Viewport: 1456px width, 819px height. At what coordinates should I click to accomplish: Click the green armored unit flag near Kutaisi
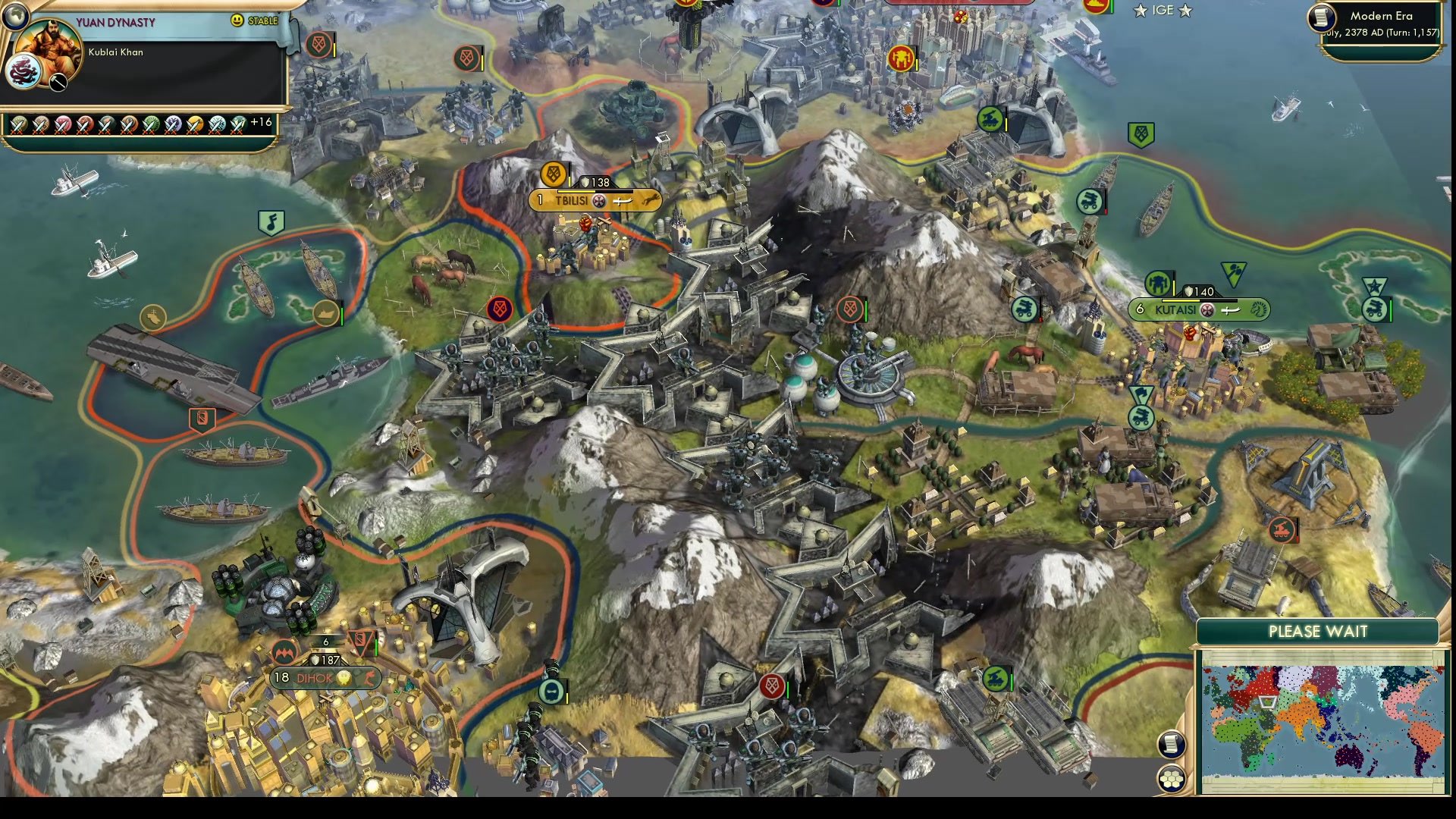pyautogui.click(x=1027, y=310)
